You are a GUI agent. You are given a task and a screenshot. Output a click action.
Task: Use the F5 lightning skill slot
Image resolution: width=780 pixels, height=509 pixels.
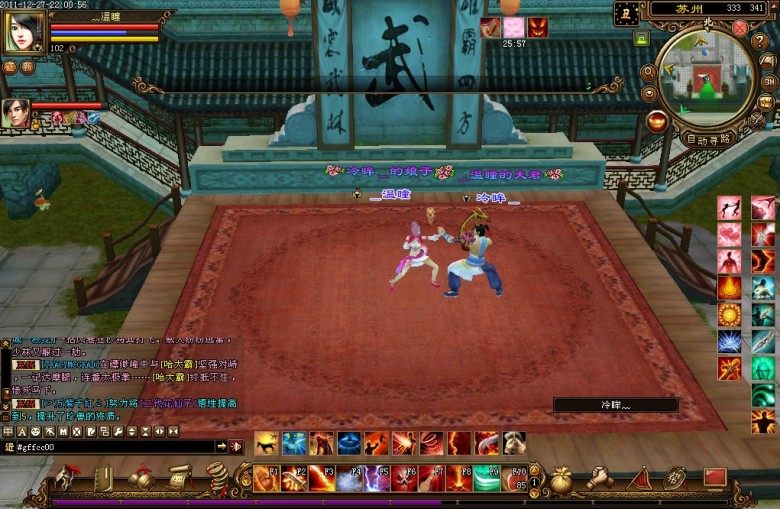pos(377,478)
